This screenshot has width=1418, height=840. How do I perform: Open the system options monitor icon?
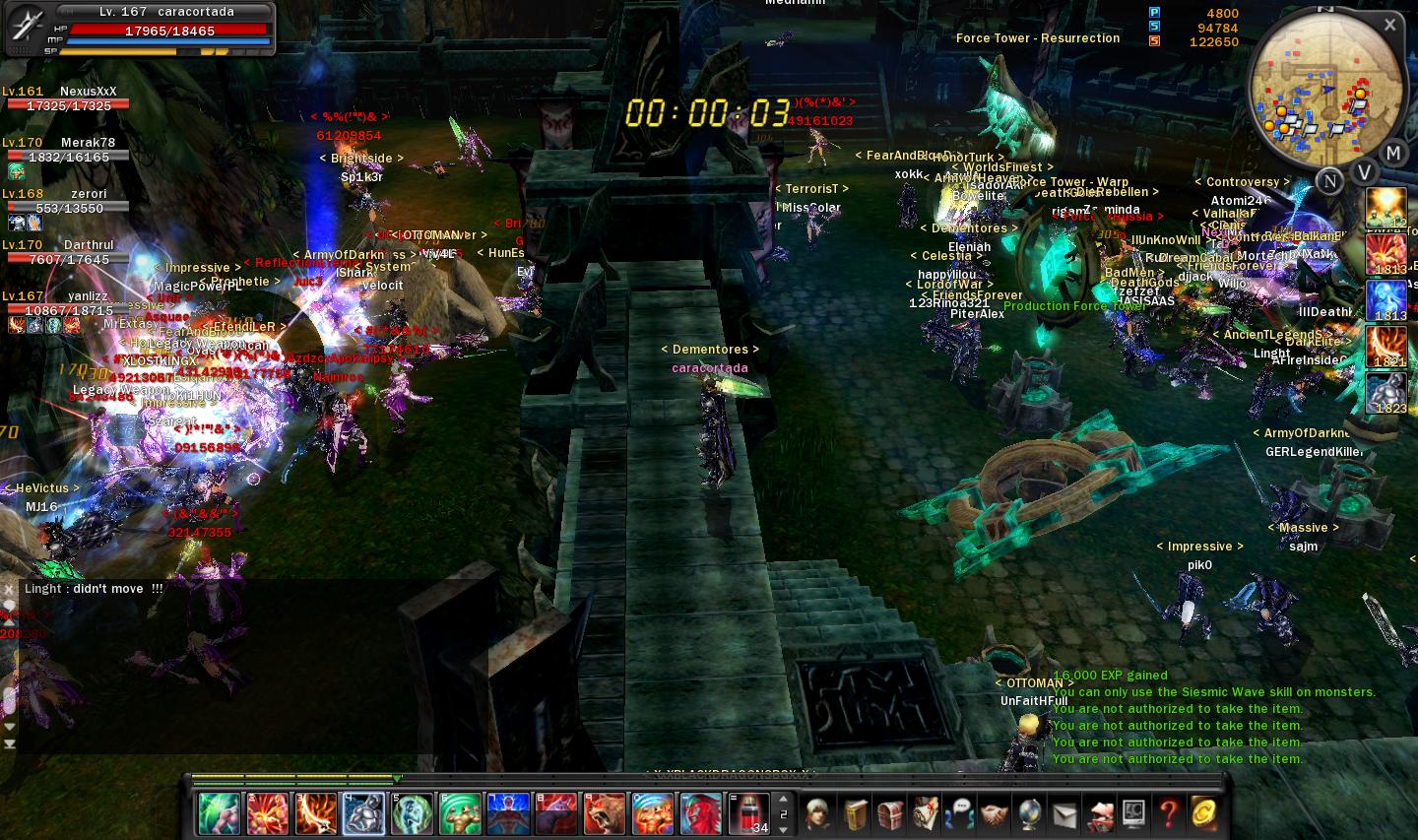[1131, 813]
